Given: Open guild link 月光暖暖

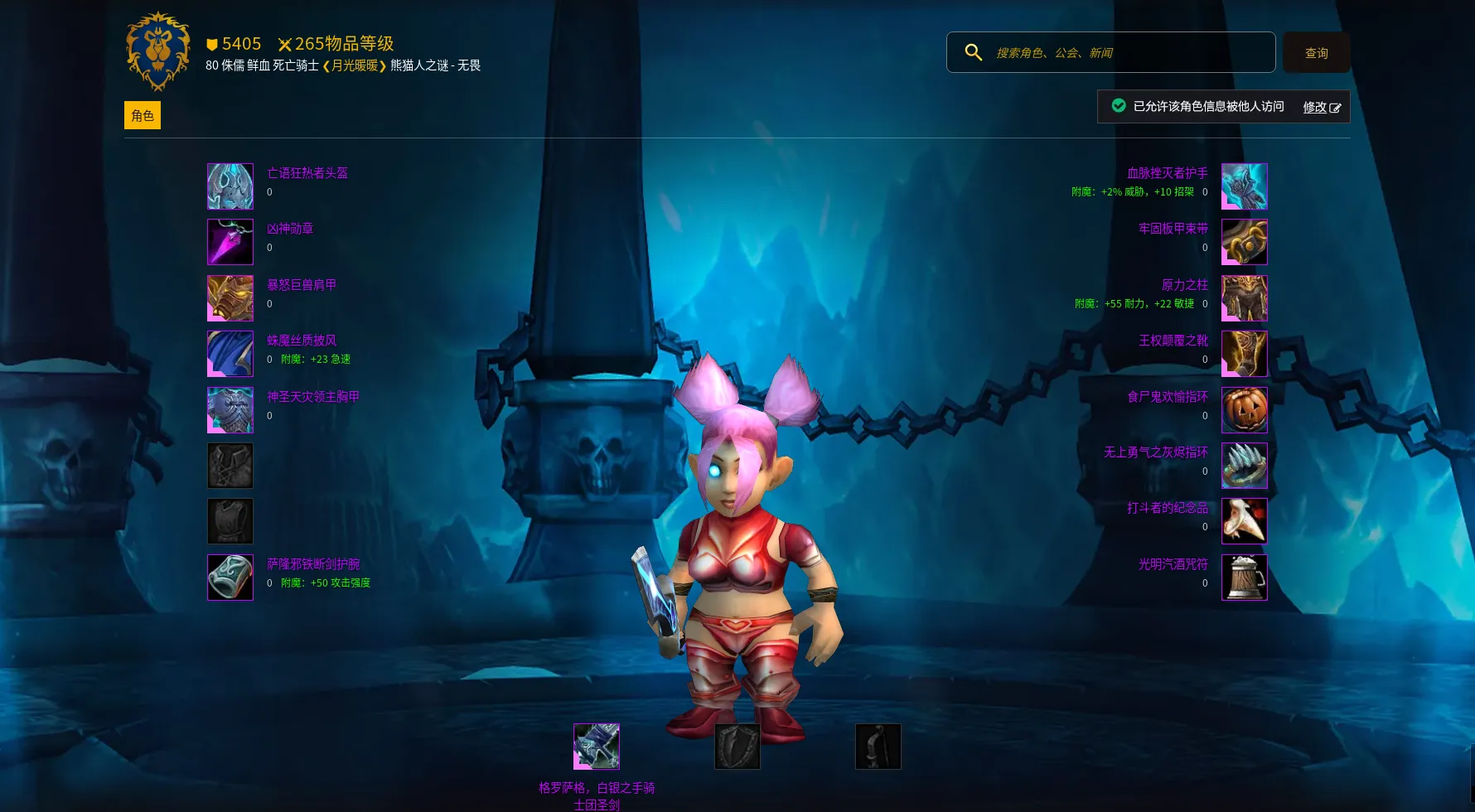Looking at the screenshot, I should pos(355,65).
